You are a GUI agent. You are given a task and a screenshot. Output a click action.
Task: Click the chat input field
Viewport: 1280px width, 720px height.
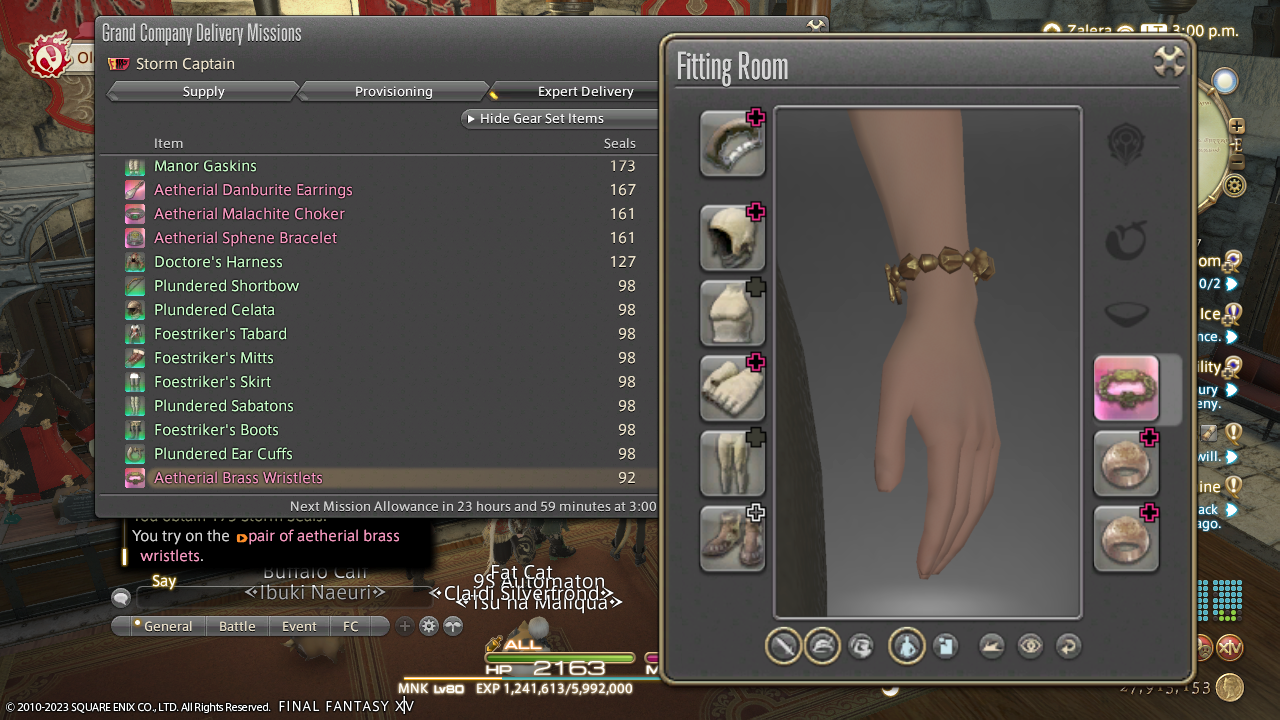(280, 598)
